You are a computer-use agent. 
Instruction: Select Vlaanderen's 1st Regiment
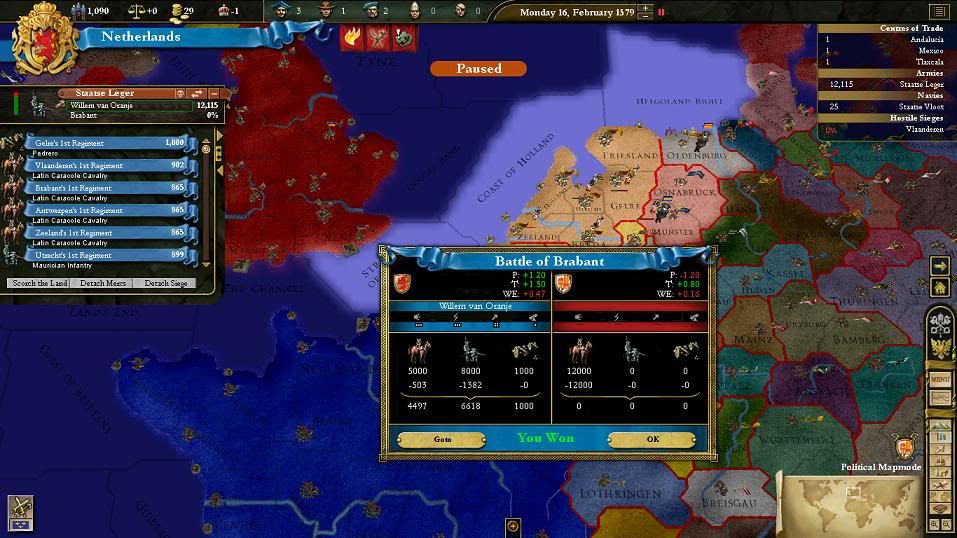[x=105, y=165]
